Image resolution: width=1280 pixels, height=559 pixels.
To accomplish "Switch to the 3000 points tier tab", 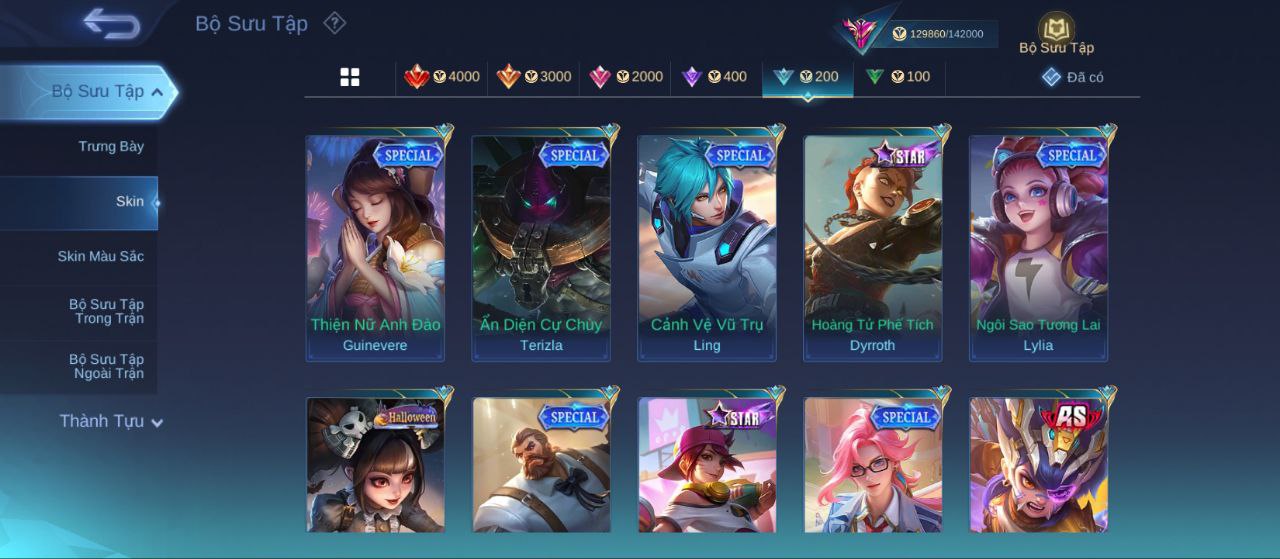I will (534, 77).
